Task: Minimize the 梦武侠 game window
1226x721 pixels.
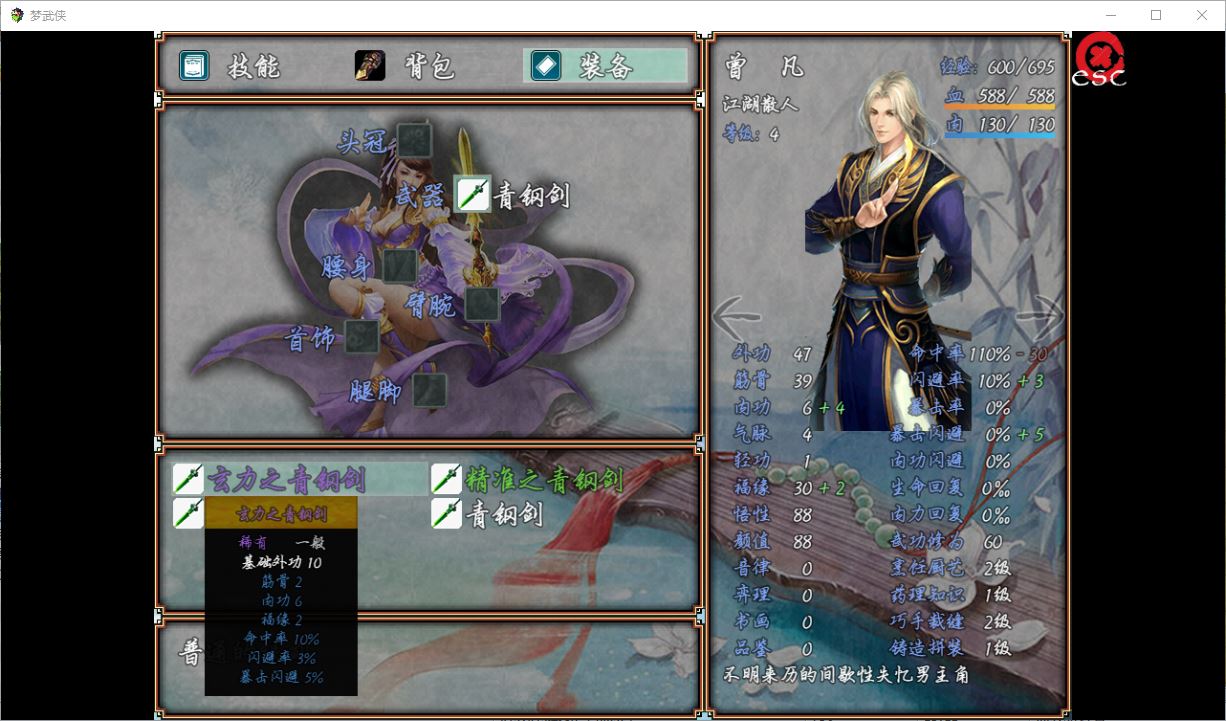Action: point(1110,15)
